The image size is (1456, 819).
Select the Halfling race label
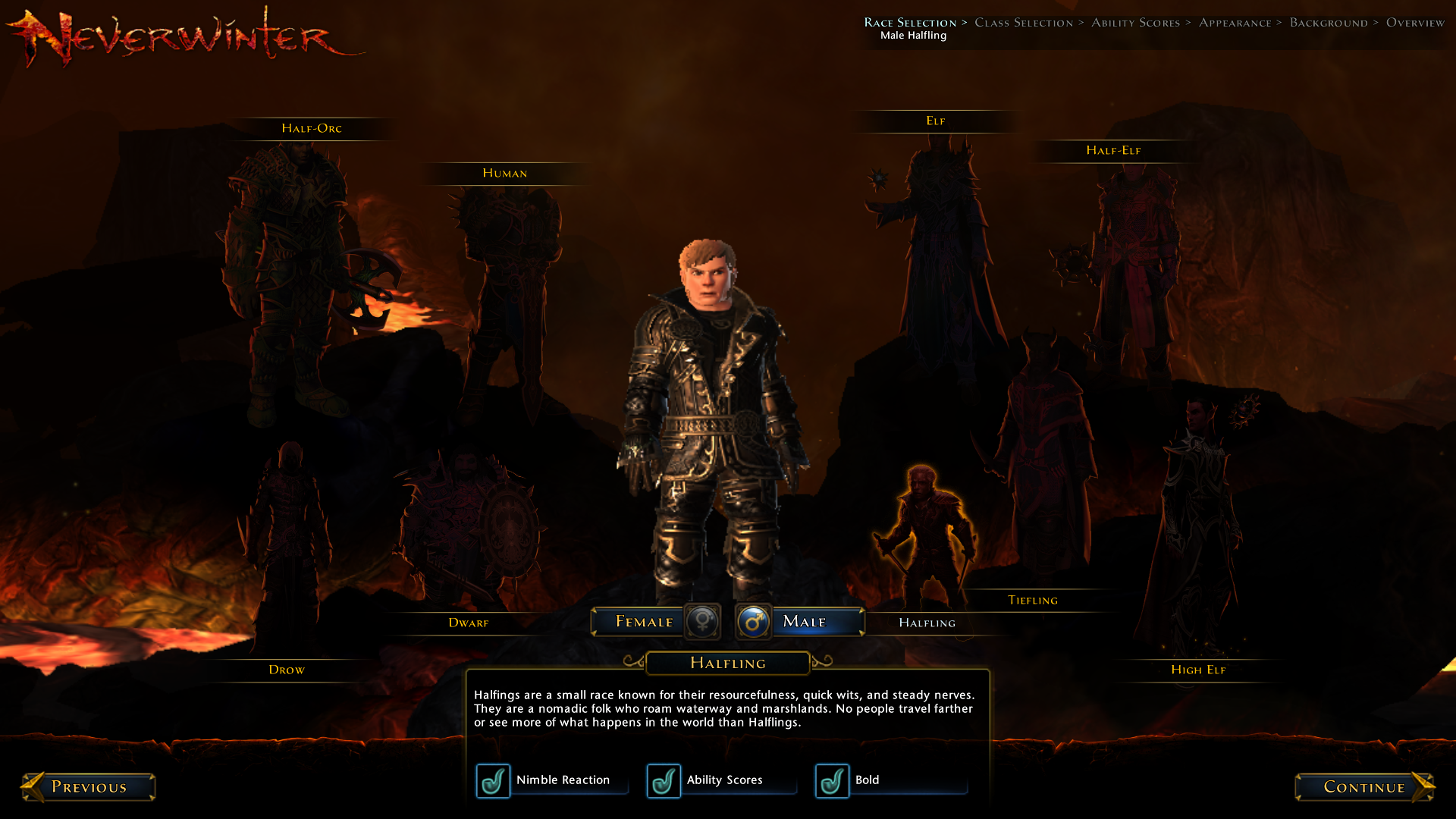coord(927,623)
